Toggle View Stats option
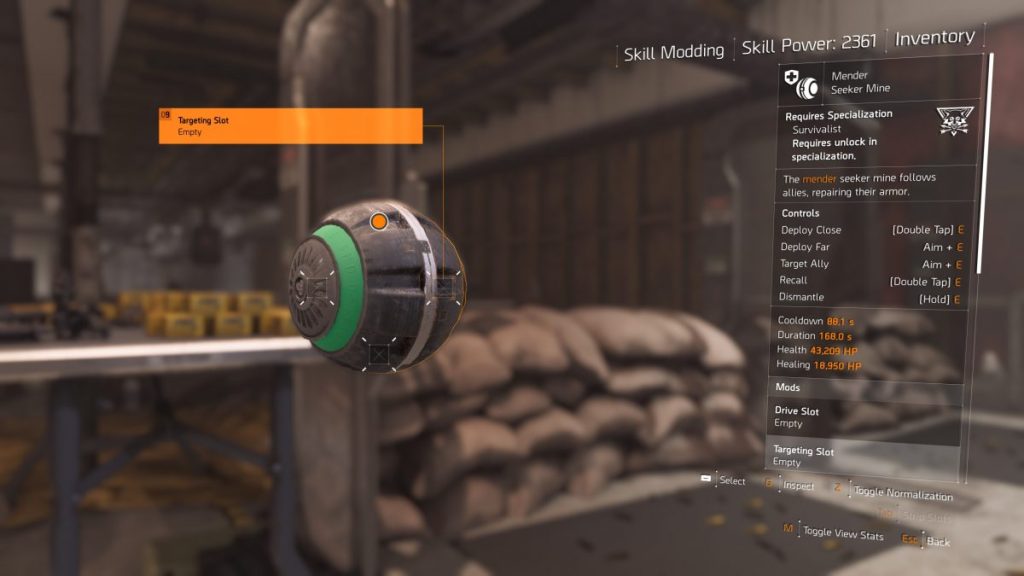This screenshot has width=1024, height=576. pyautogui.click(x=842, y=535)
